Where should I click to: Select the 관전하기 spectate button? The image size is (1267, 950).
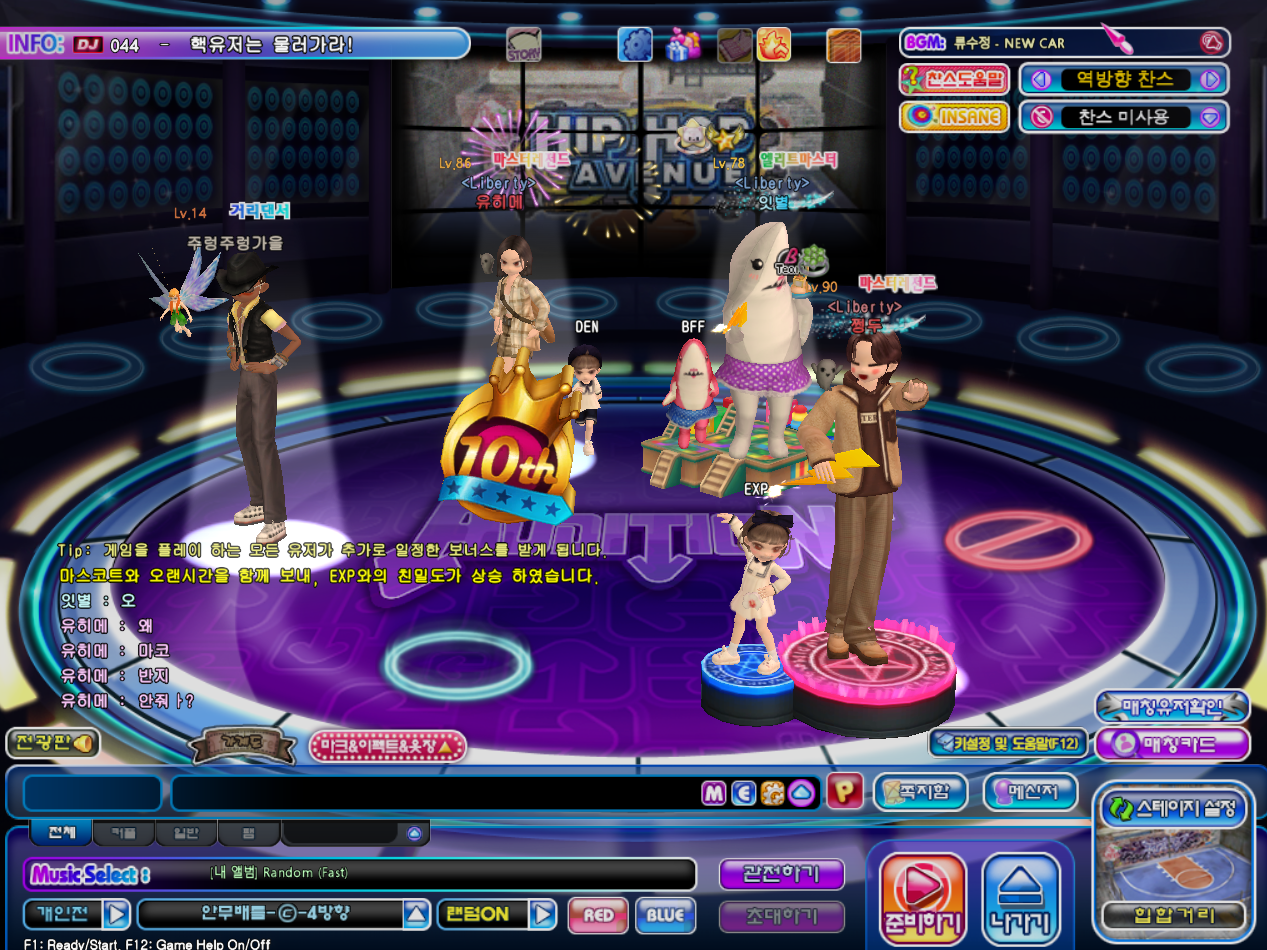(781, 874)
